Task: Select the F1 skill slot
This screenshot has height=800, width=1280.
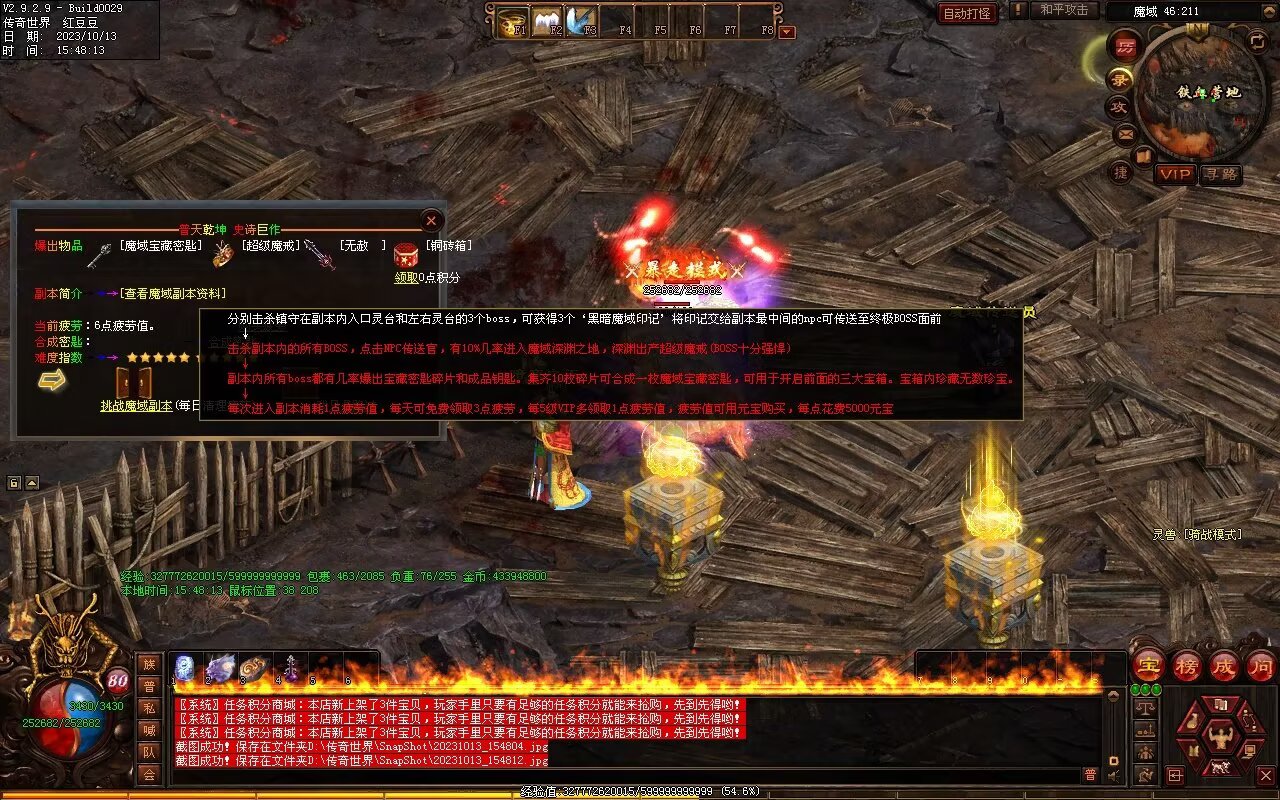Action: pyautogui.click(x=515, y=22)
